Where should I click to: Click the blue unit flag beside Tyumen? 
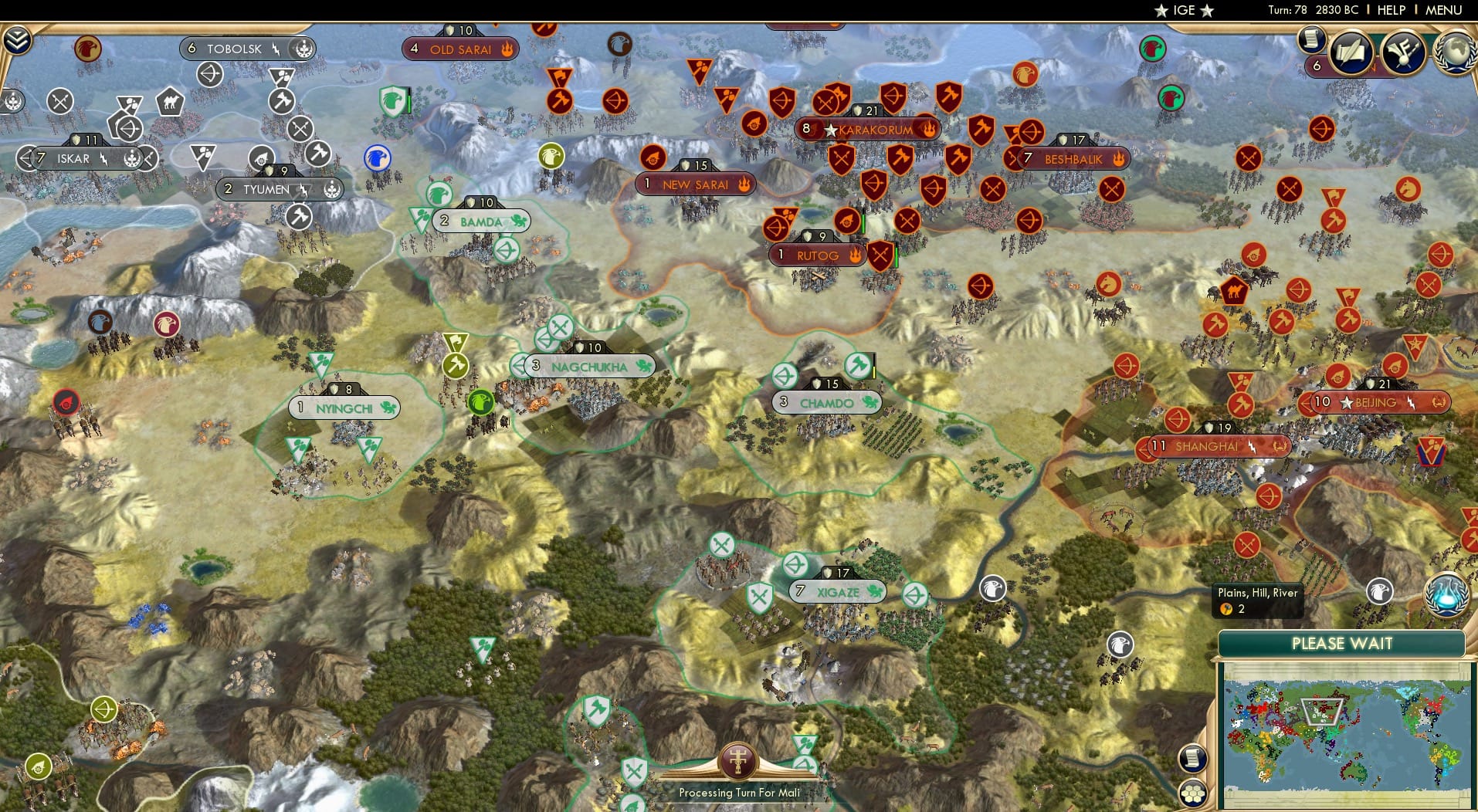(x=375, y=157)
